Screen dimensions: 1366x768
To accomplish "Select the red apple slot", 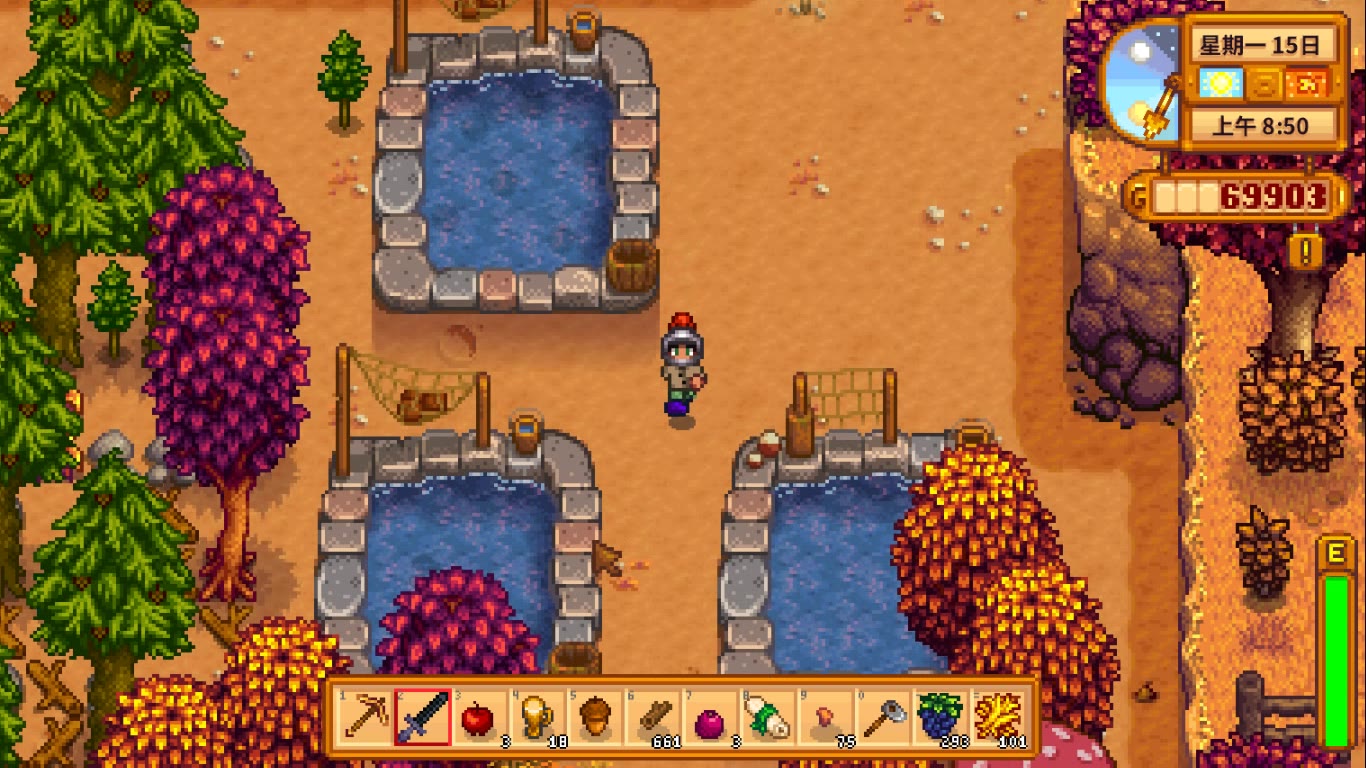I will (x=478, y=716).
